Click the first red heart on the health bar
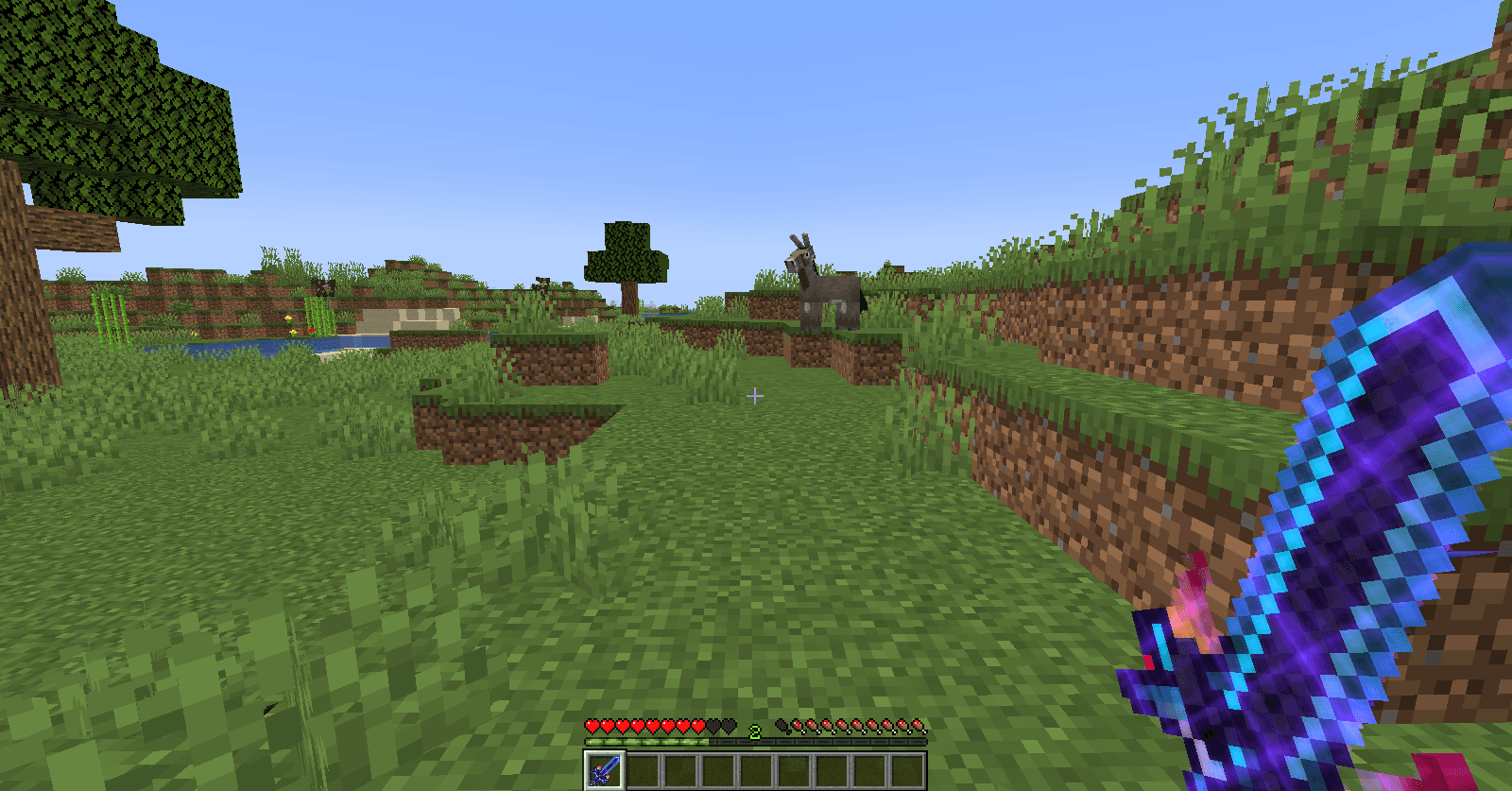 (x=593, y=727)
